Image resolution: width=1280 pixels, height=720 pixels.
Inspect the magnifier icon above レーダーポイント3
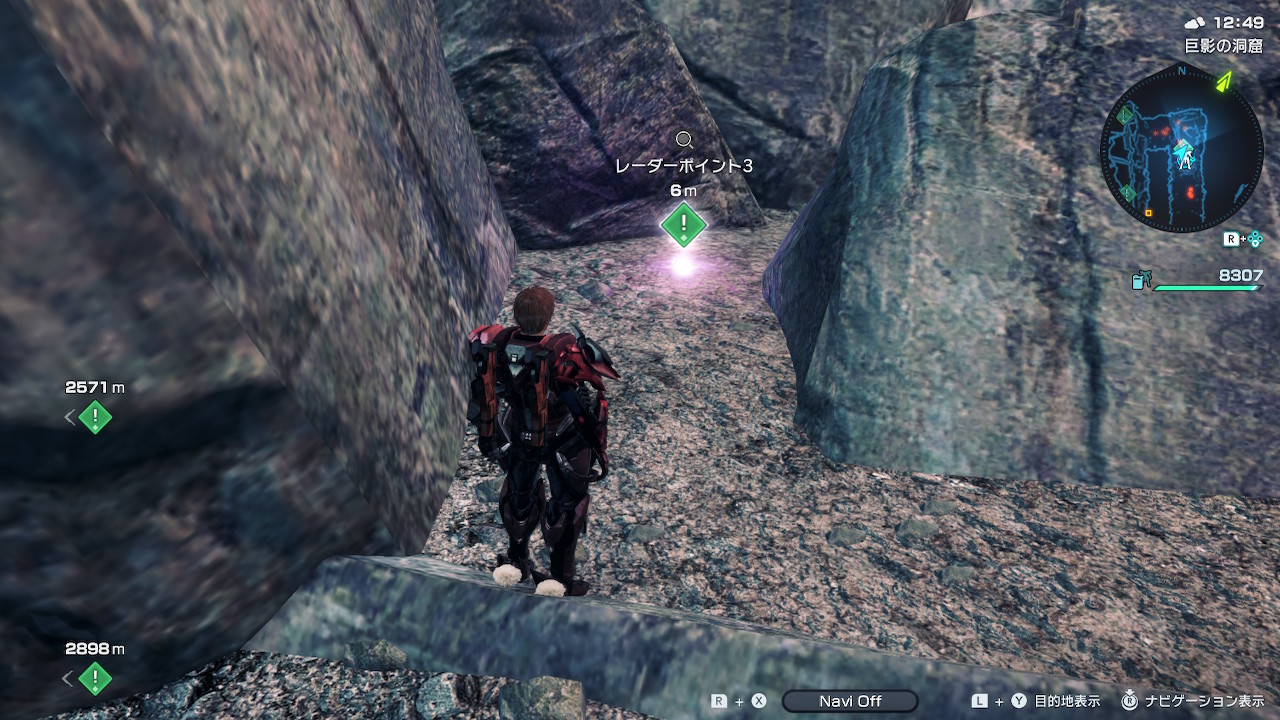pos(684,140)
